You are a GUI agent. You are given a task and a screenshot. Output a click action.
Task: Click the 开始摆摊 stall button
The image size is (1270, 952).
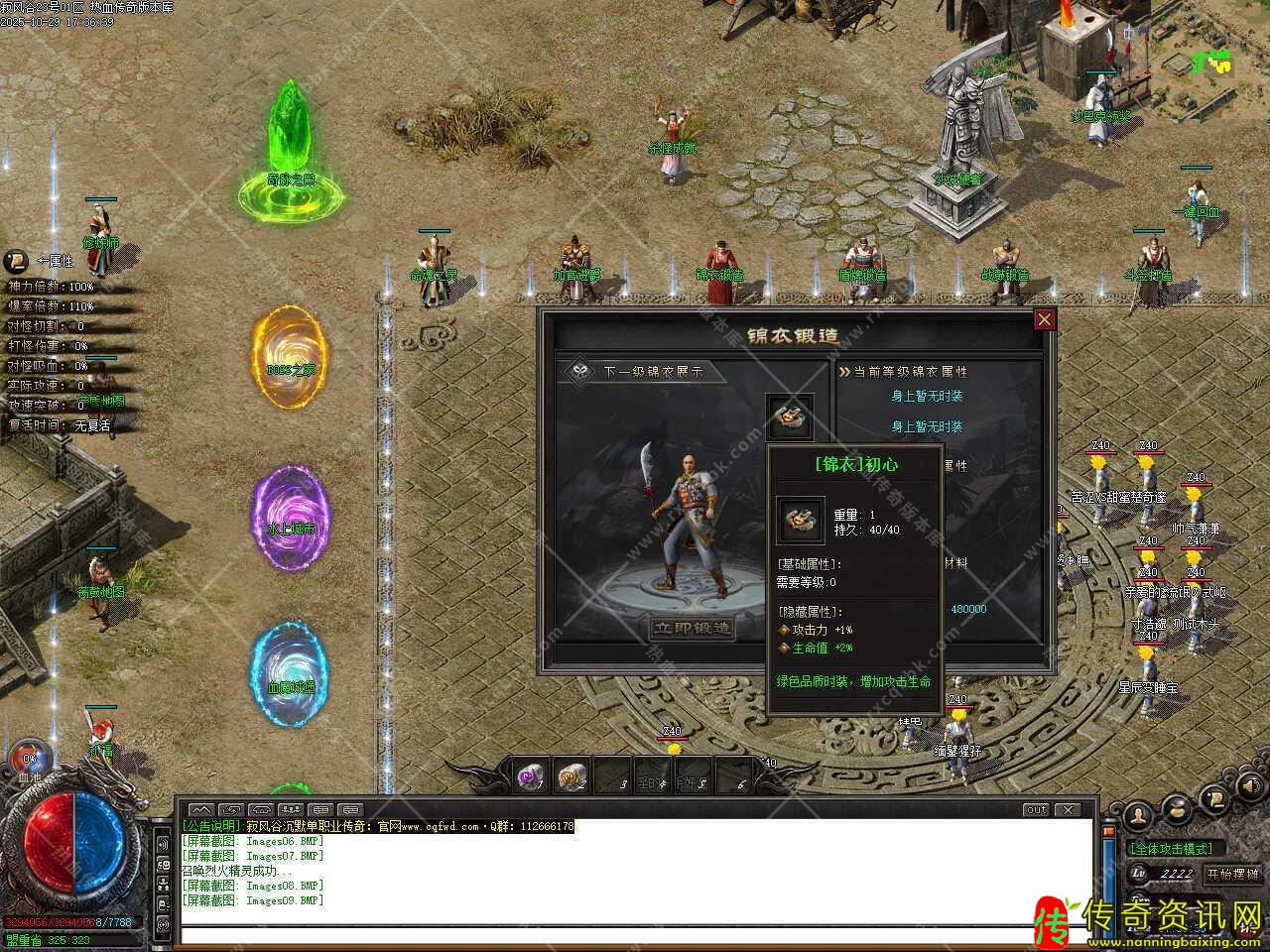1230,874
